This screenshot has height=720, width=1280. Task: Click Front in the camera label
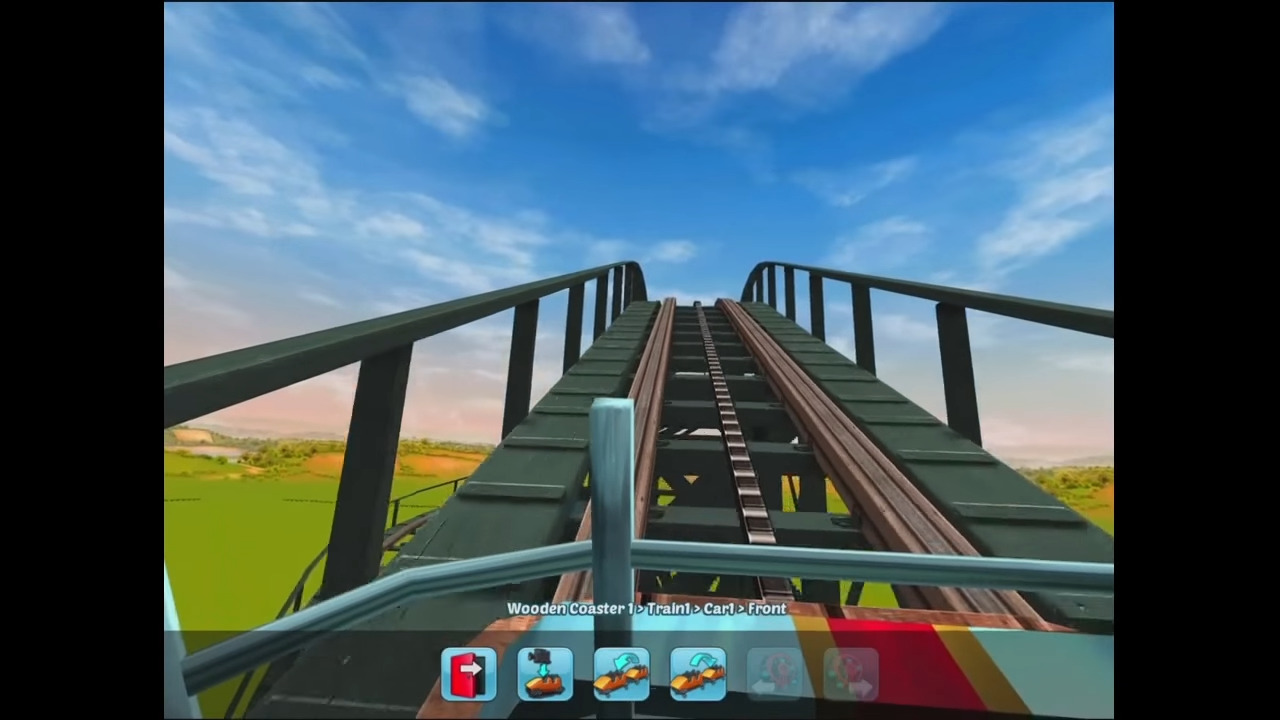[x=767, y=608]
